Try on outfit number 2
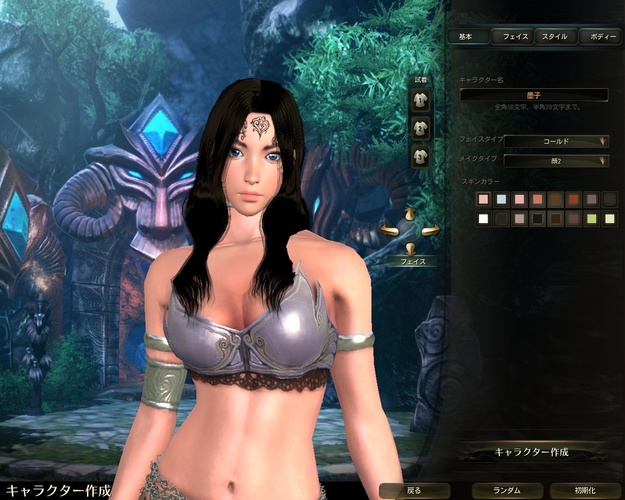This screenshot has width=625, height=500. [x=421, y=127]
